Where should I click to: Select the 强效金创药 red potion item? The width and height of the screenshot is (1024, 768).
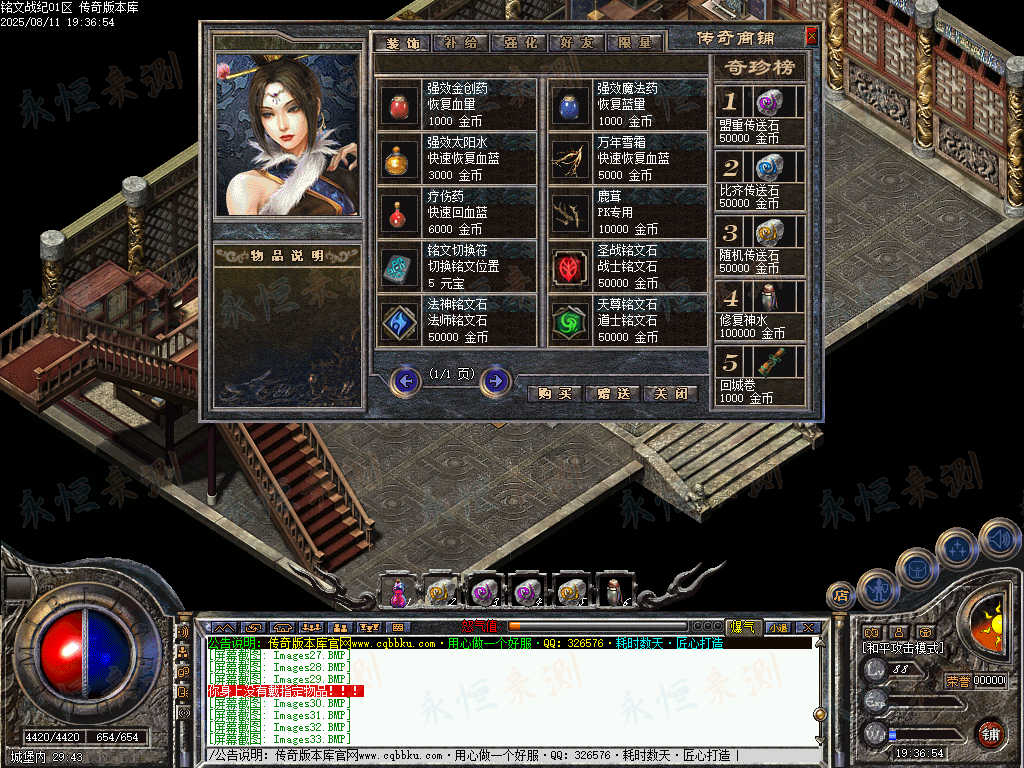[398, 104]
